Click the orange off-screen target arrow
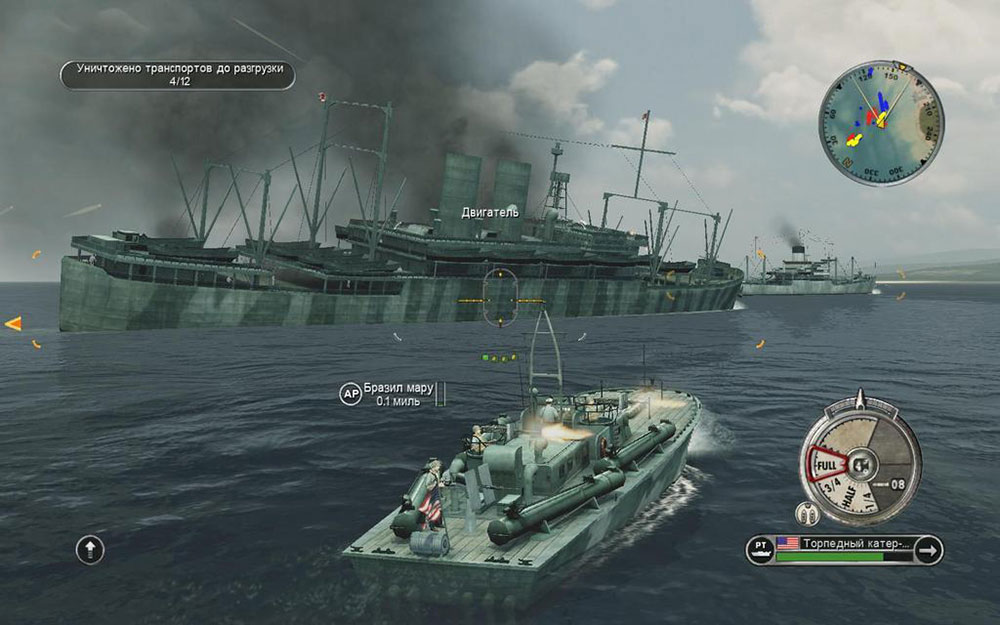The image size is (1000, 625). click(x=13, y=323)
